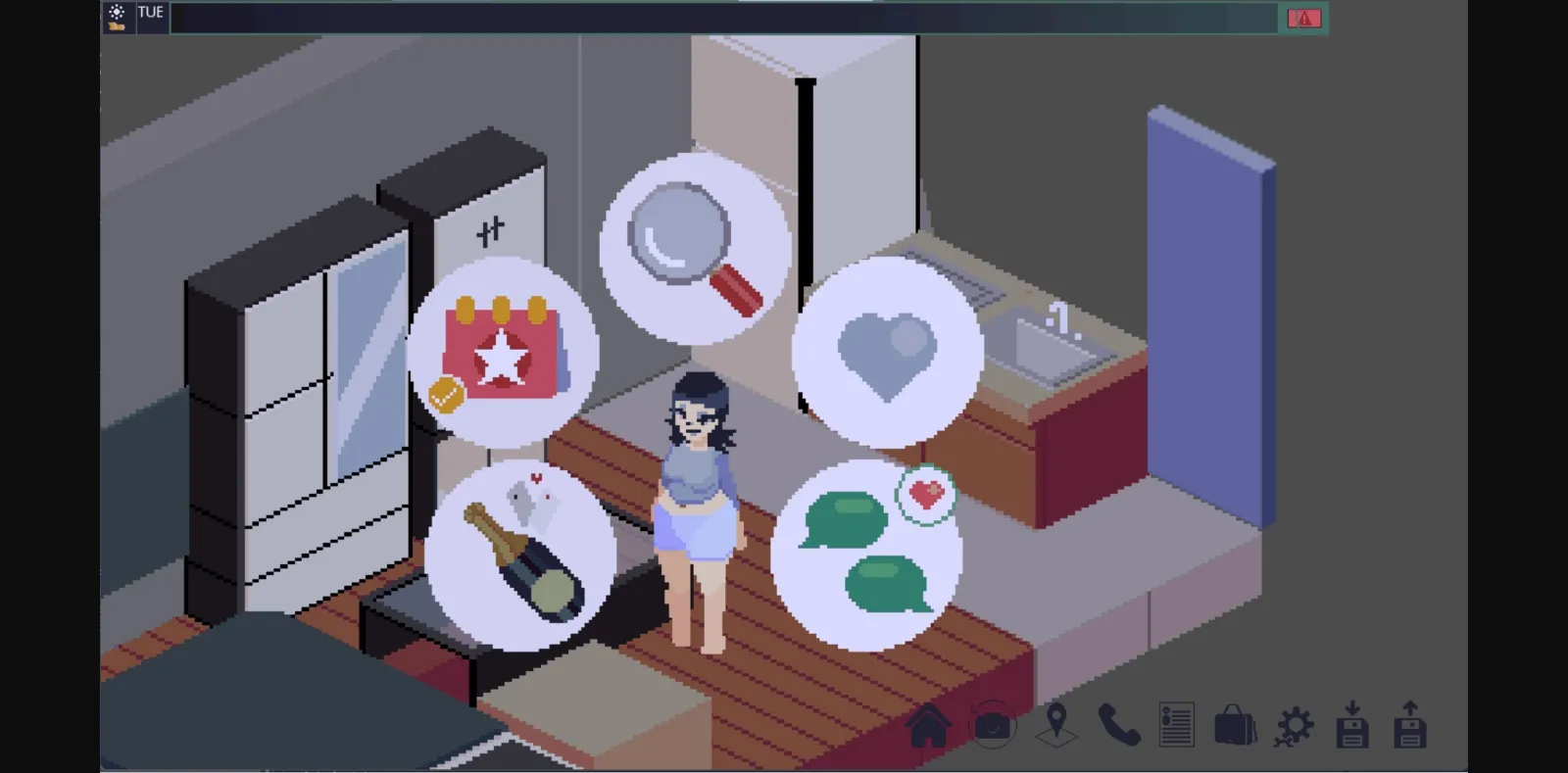
Task: Select the TUE day label
Action: [x=151, y=15]
